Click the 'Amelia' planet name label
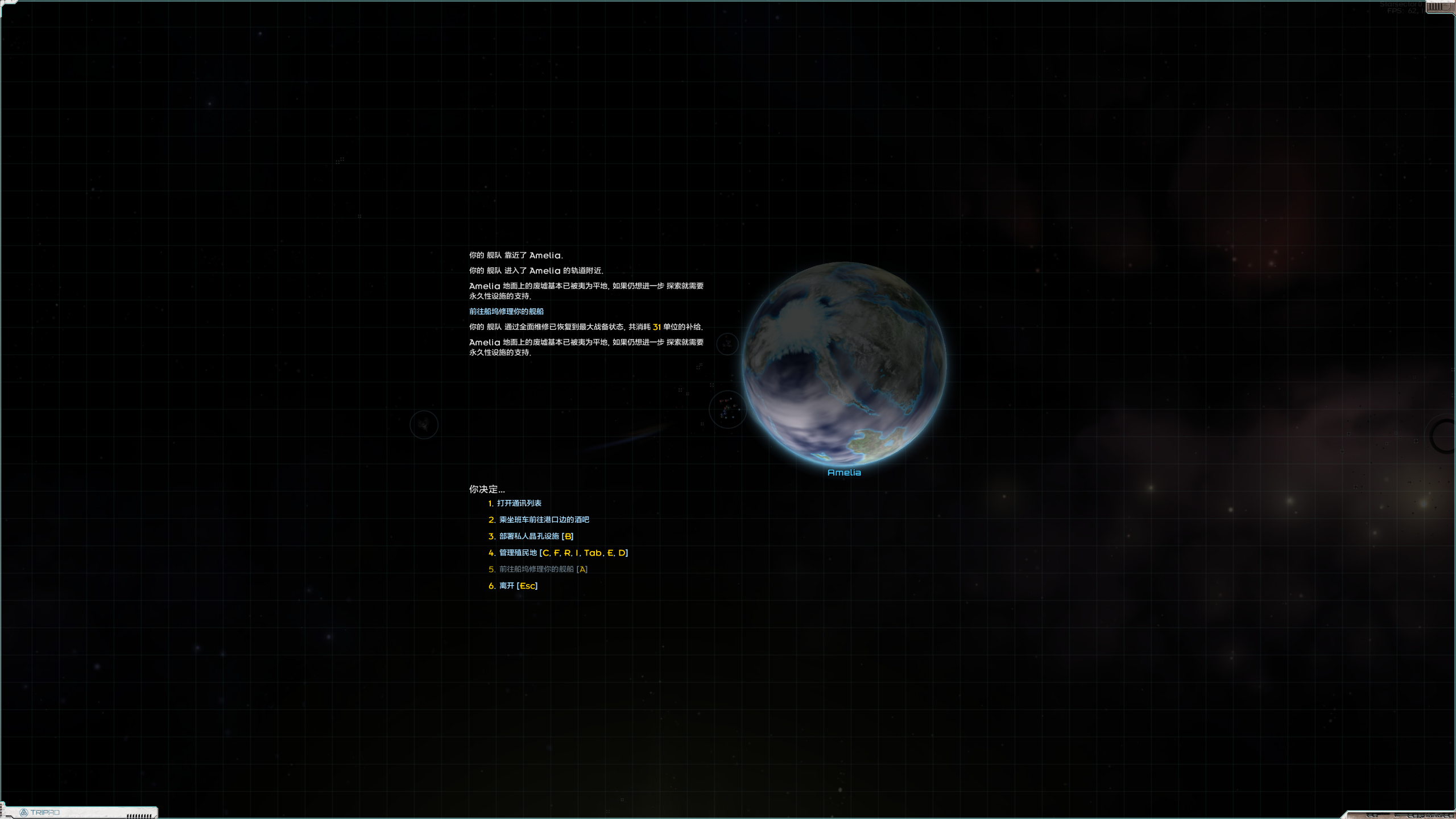This screenshot has height=819, width=1456. coord(845,472)
